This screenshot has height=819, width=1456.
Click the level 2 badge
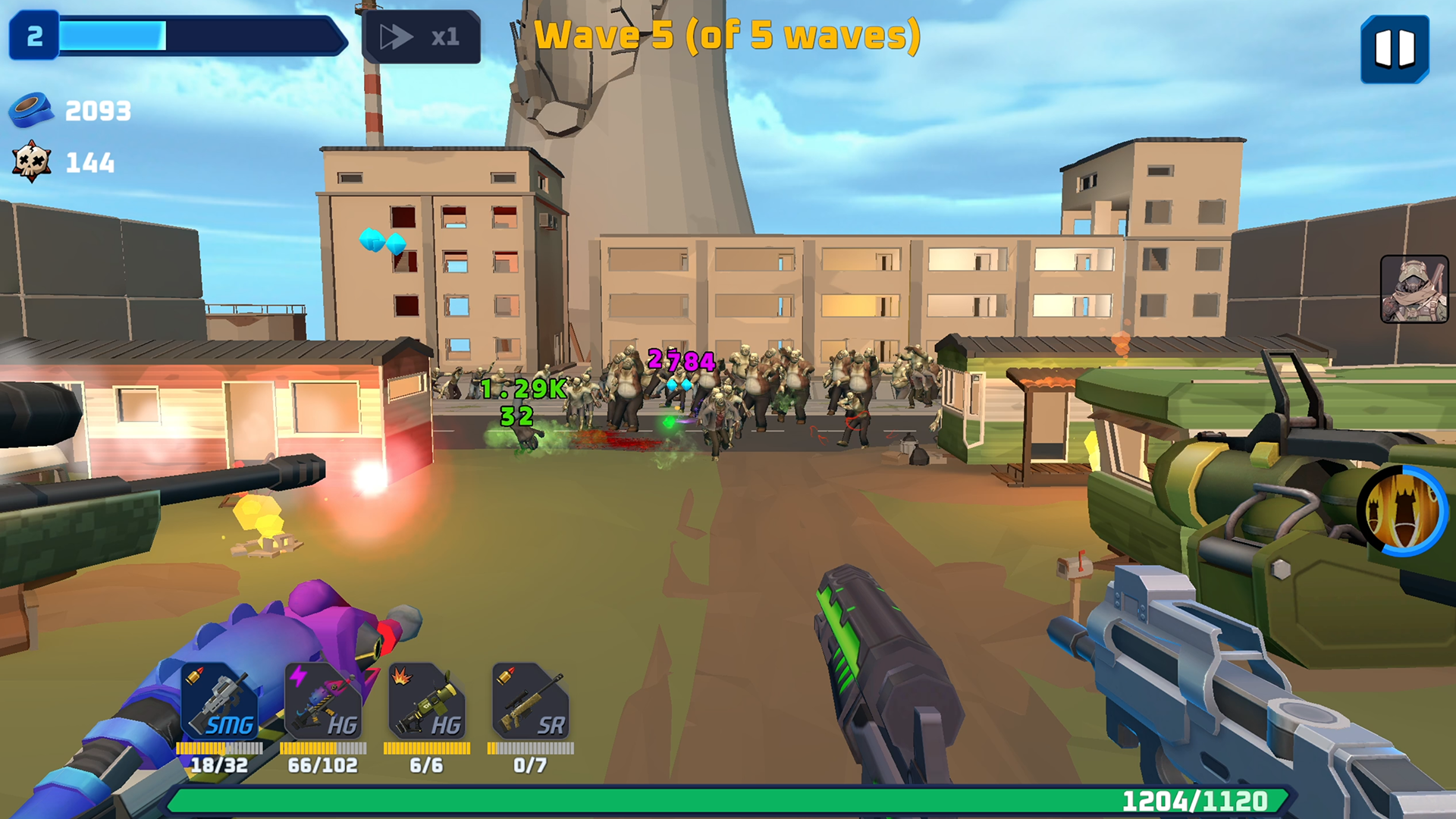click(34, 33)
